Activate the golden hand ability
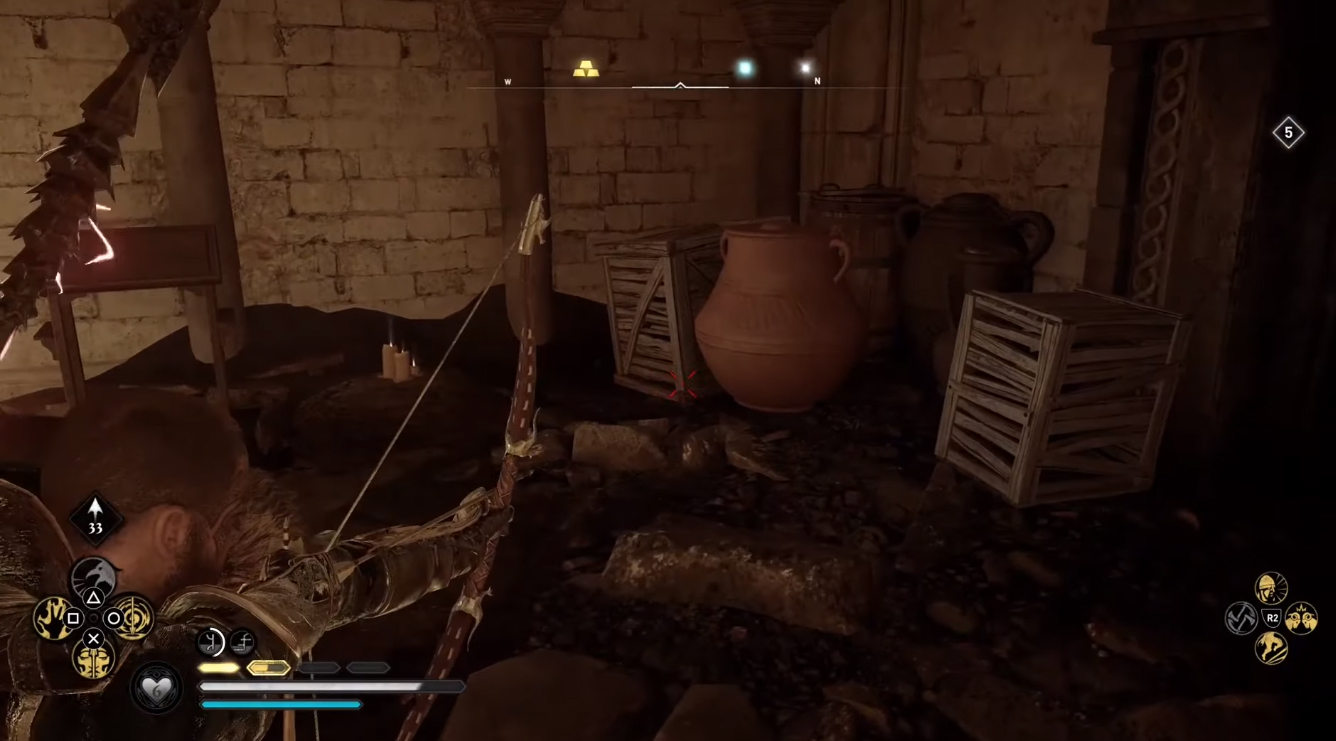This screenshot has height=741, width=1336. coord(53,618)
